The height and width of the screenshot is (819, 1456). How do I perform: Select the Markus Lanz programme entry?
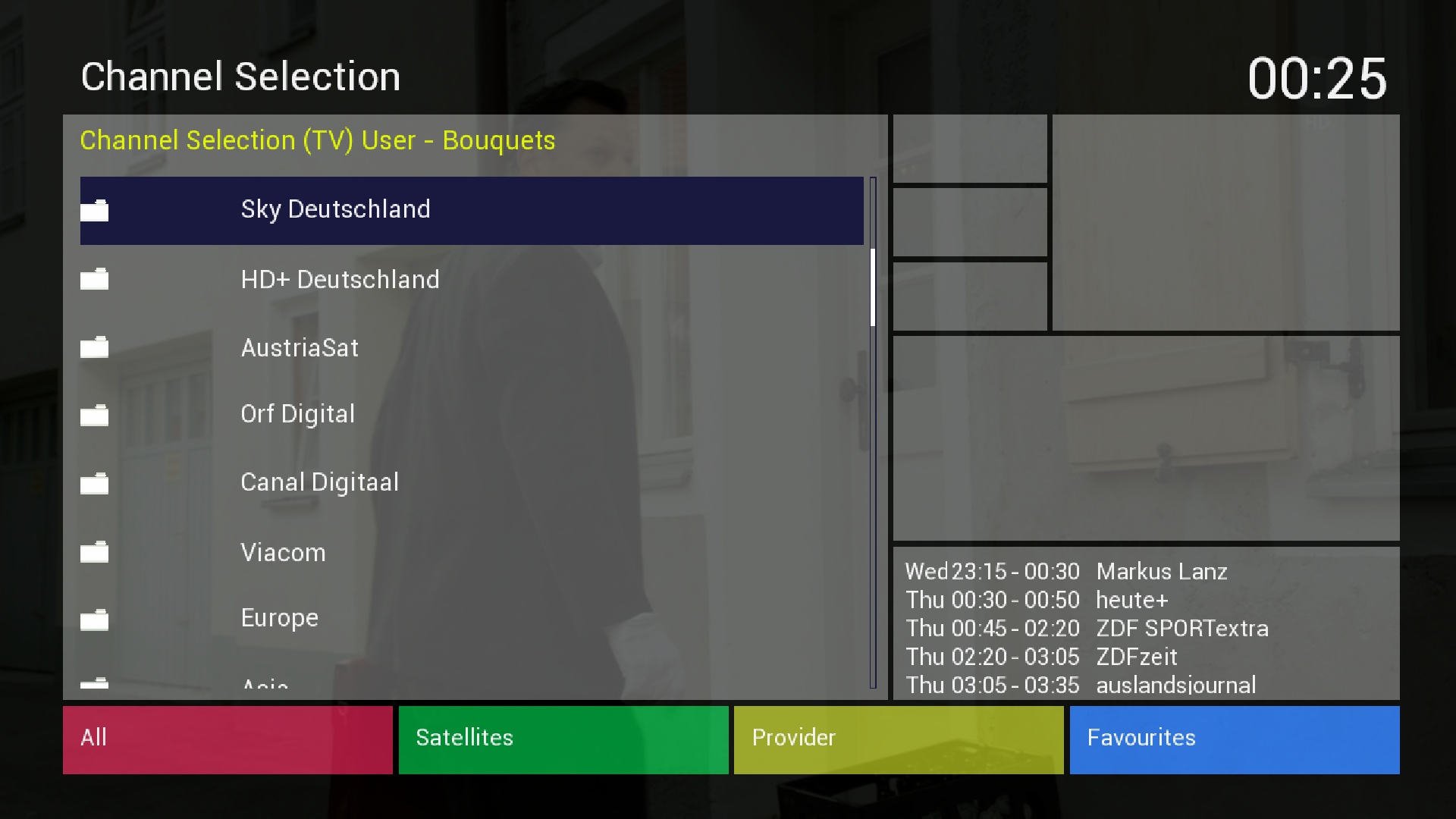coord(1161,572)
